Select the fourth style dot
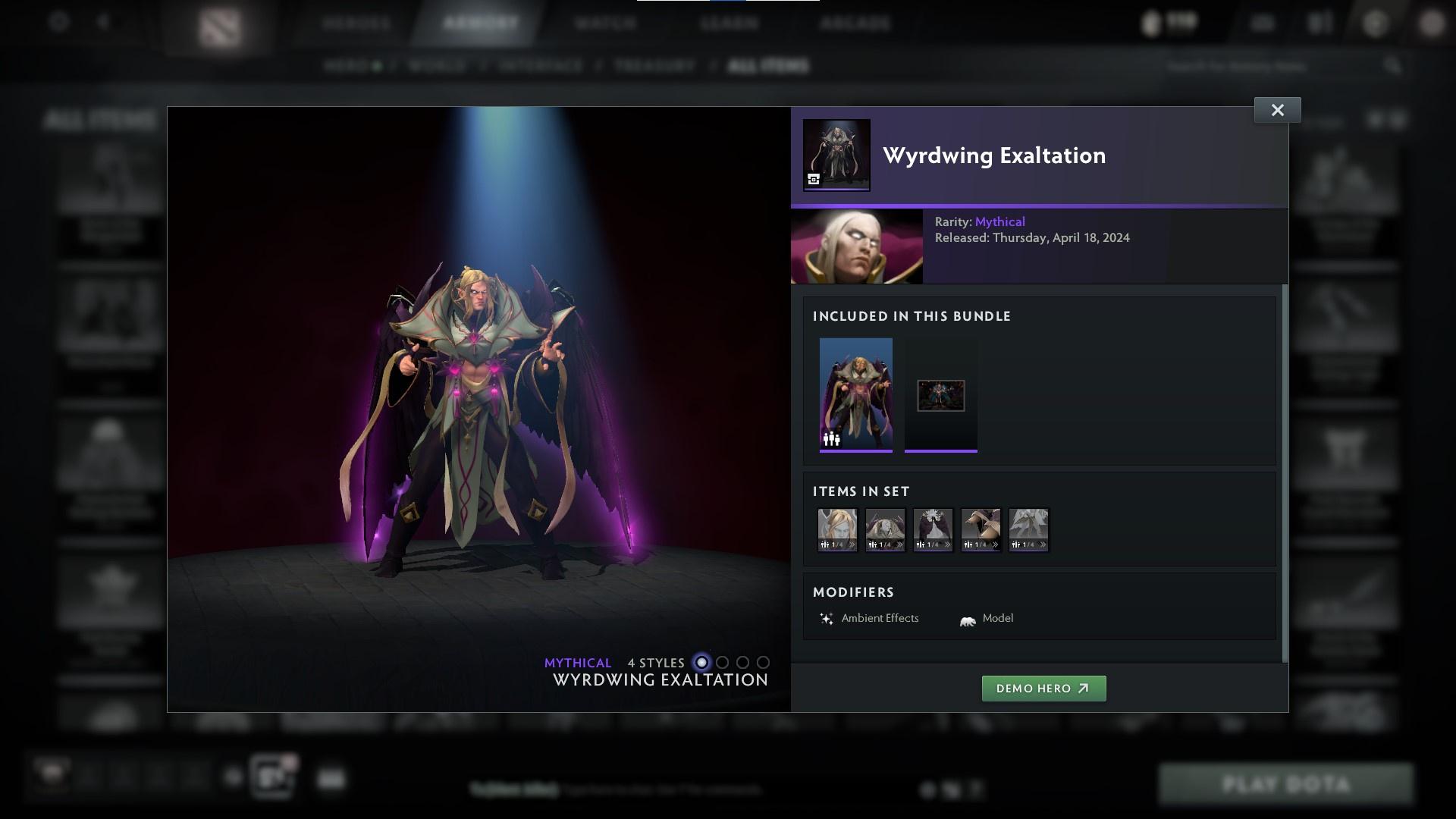 [763, 662]
